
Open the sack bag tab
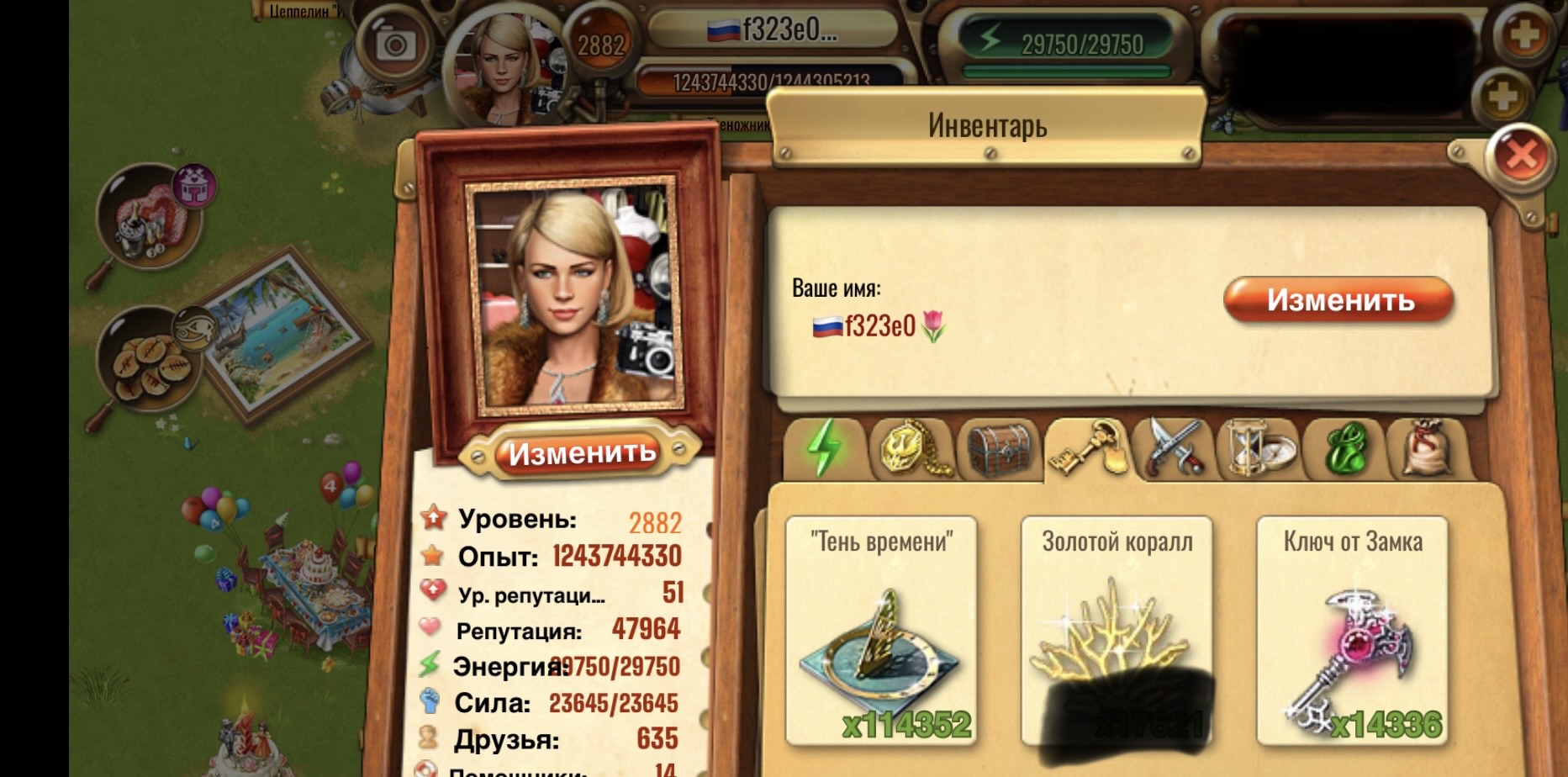pos(1428,449)
